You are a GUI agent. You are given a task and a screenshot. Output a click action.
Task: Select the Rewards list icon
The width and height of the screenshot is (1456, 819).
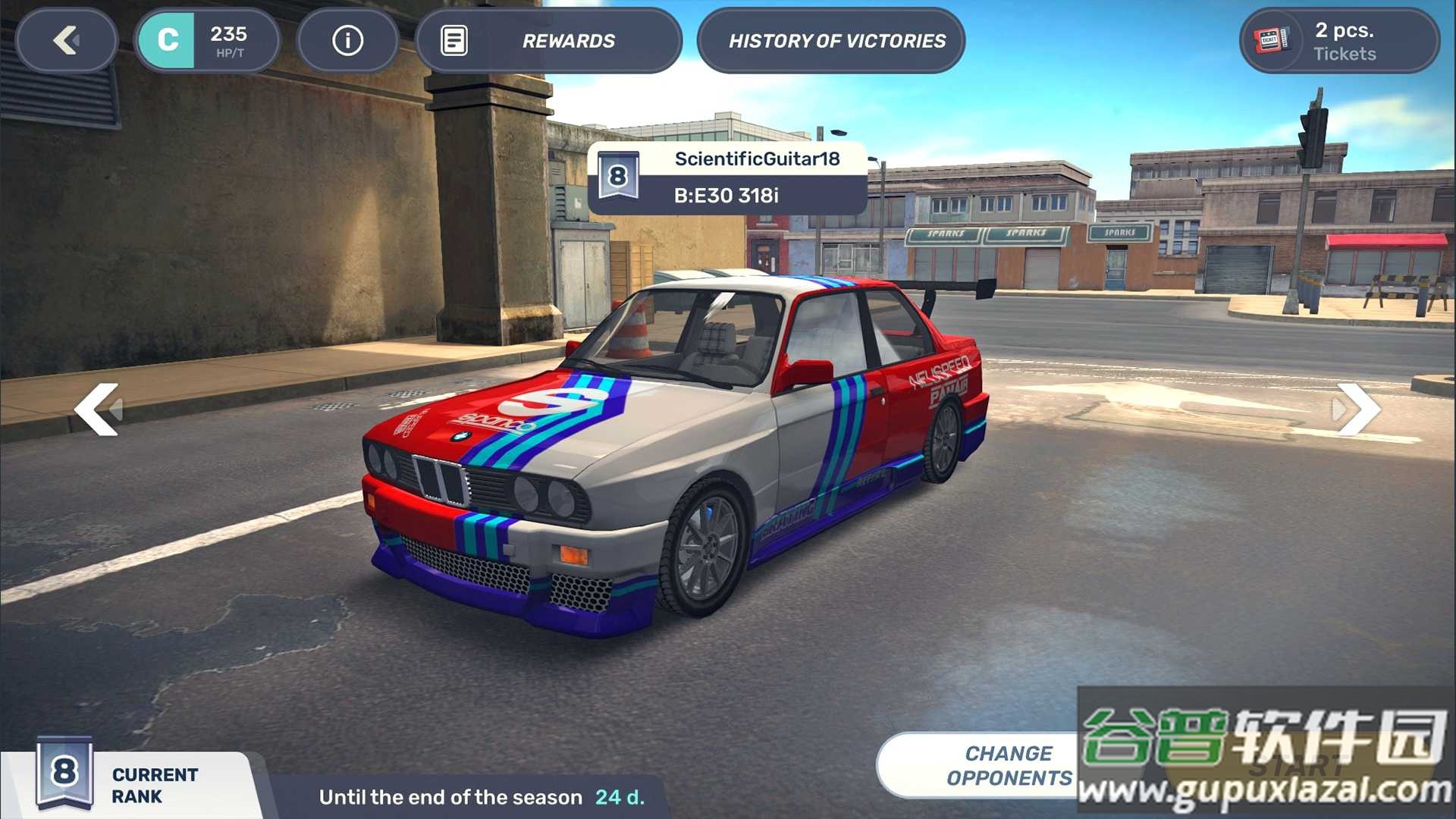coord(455,41)
